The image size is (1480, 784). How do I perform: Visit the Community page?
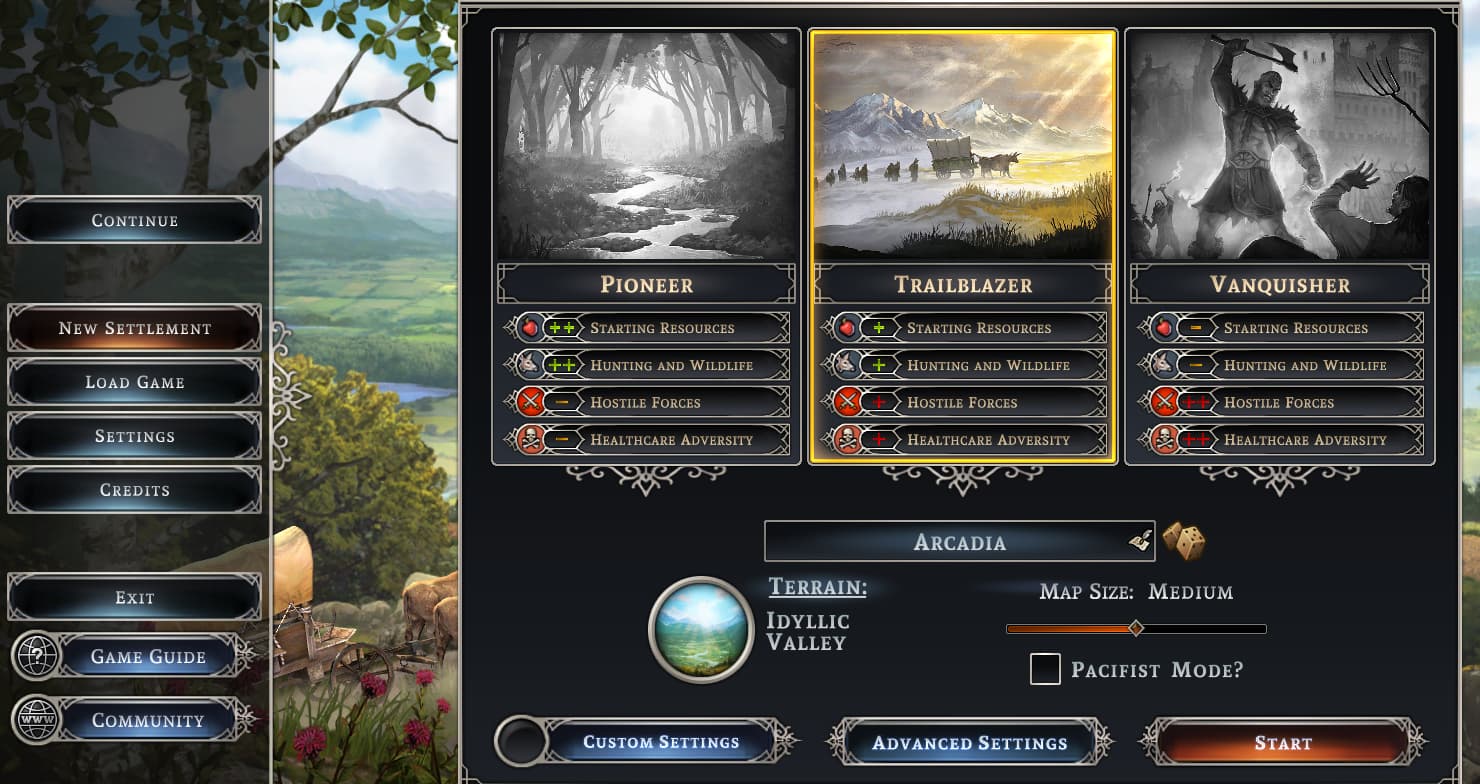coord(147,720)
